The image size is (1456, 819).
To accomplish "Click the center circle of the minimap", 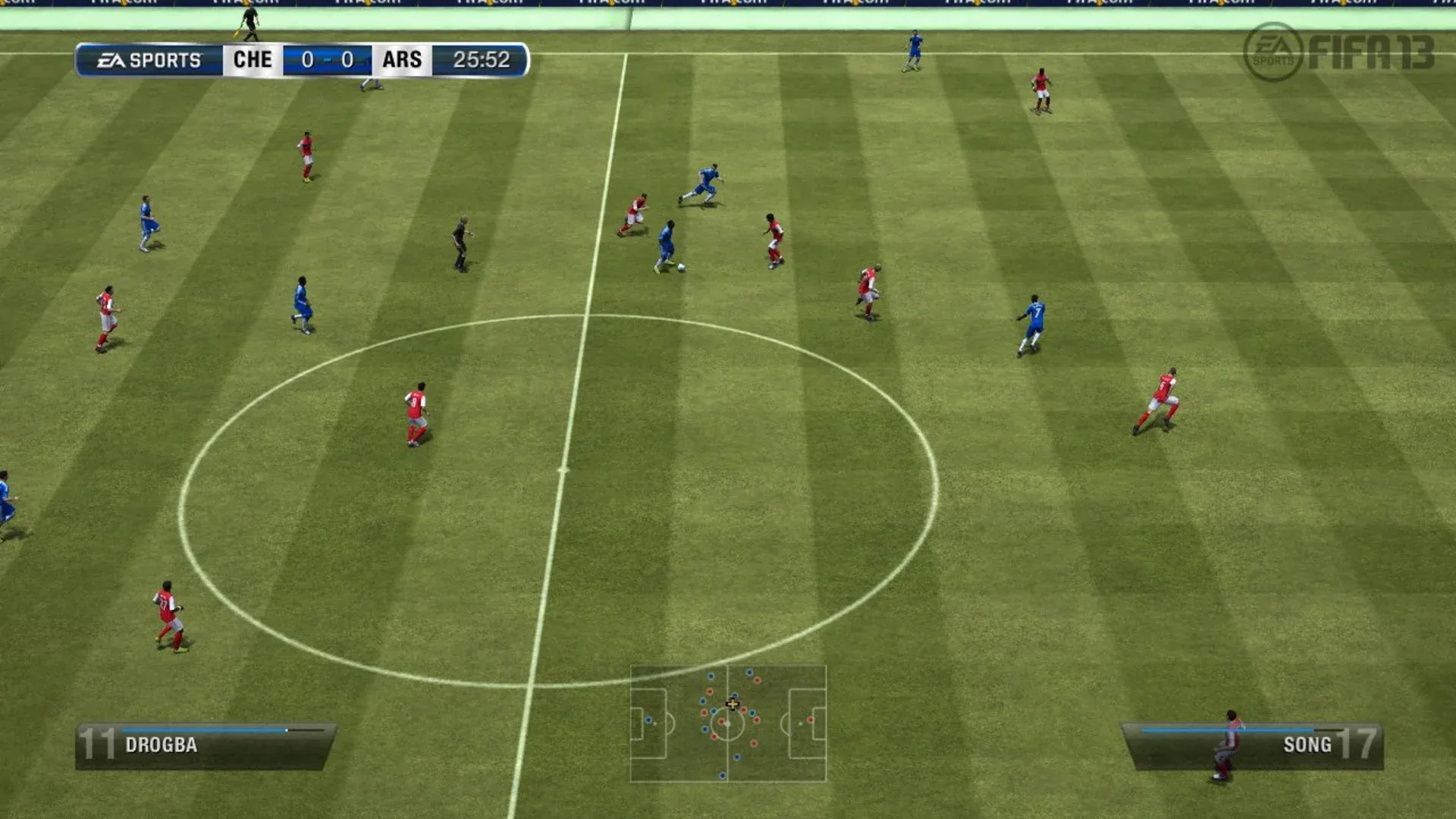I will (728, 723).
